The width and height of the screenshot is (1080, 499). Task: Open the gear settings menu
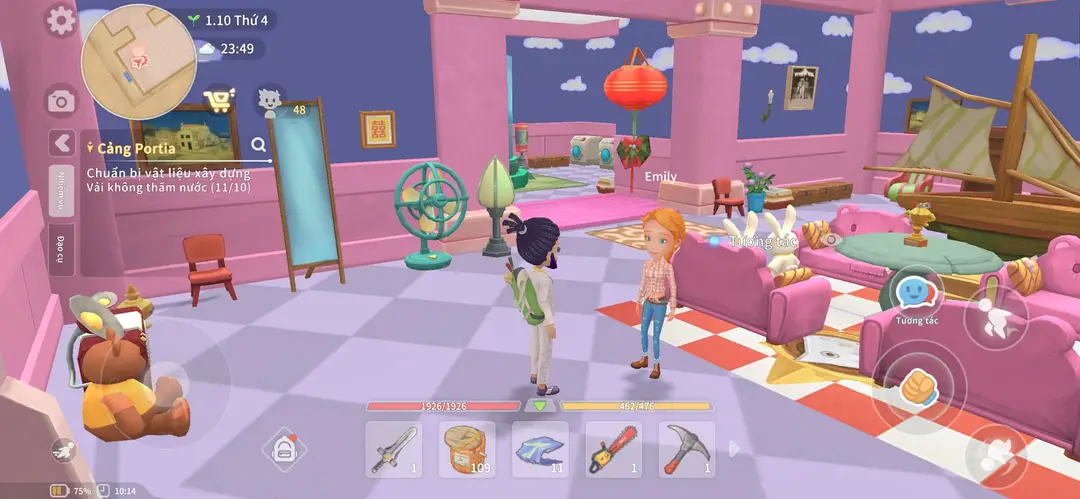click(61, 21)
